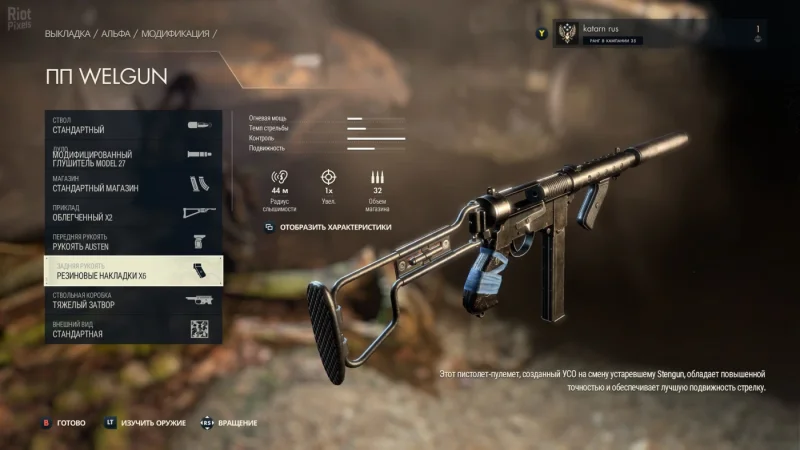Open the Передняя рукоять Austen row

133,242
